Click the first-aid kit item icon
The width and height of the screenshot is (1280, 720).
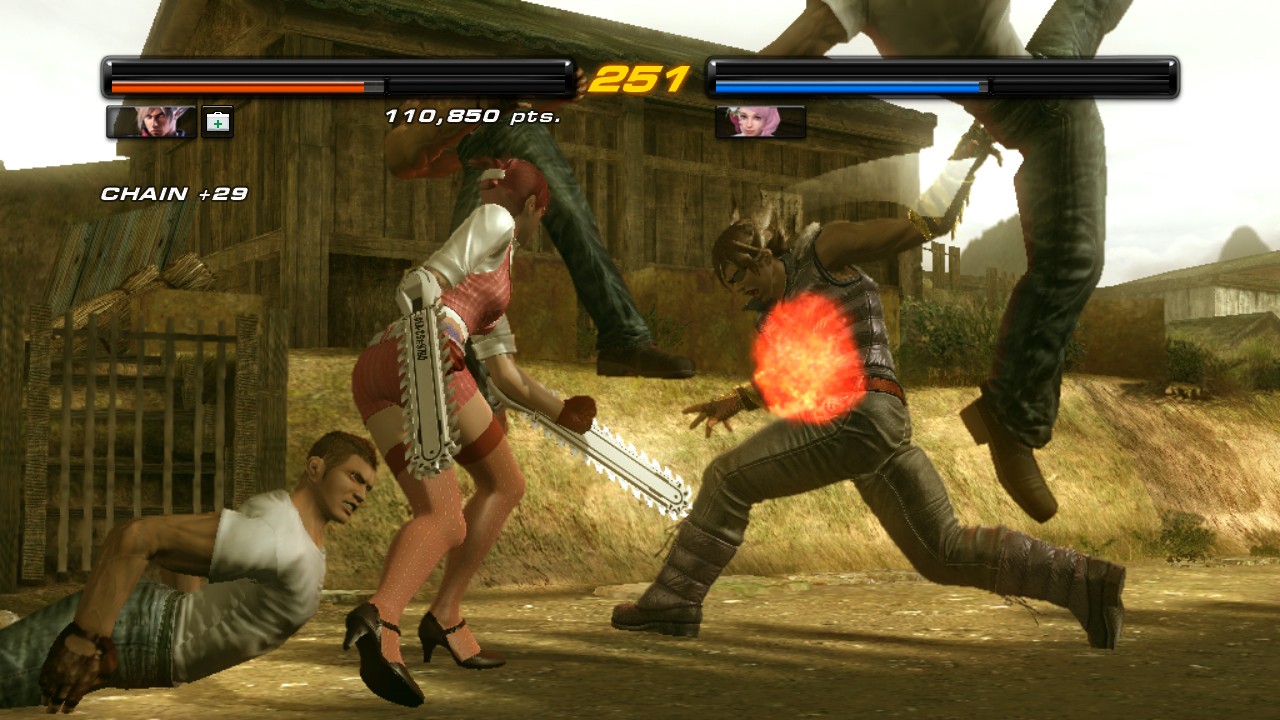click(217, 122)
